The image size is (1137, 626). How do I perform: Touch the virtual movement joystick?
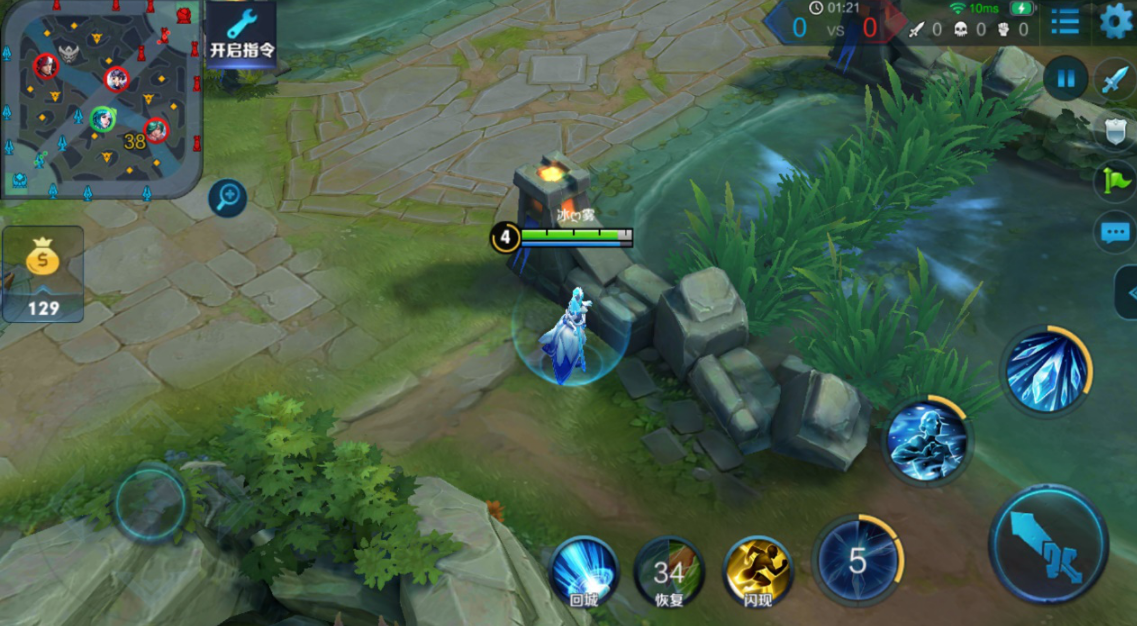150,504
